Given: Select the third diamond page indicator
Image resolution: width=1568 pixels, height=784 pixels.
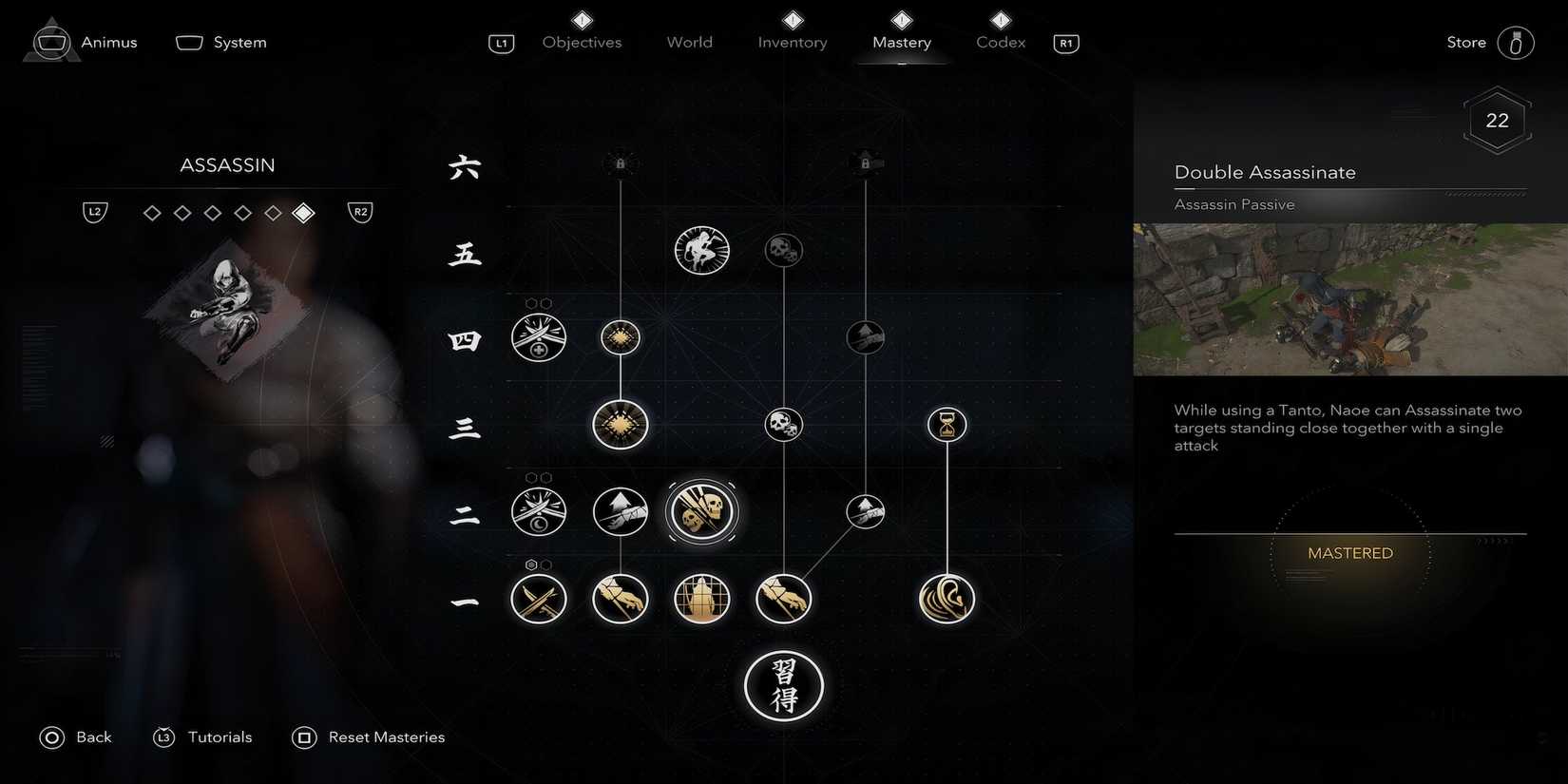Looking at the screenshot, I should pyautogui.click(x=213, y=213).
